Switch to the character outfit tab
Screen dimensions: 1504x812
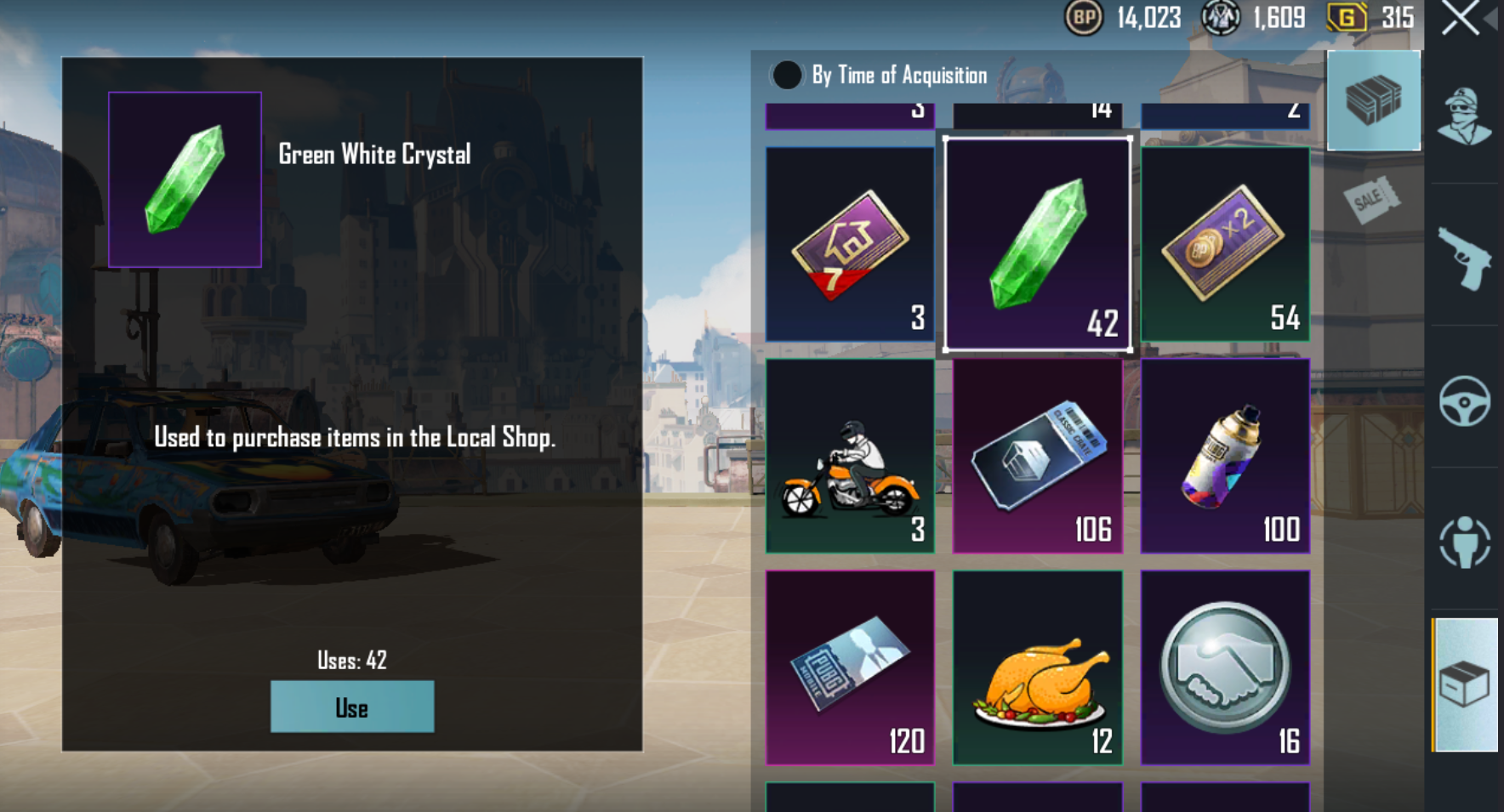click(x=1464, y=116)
